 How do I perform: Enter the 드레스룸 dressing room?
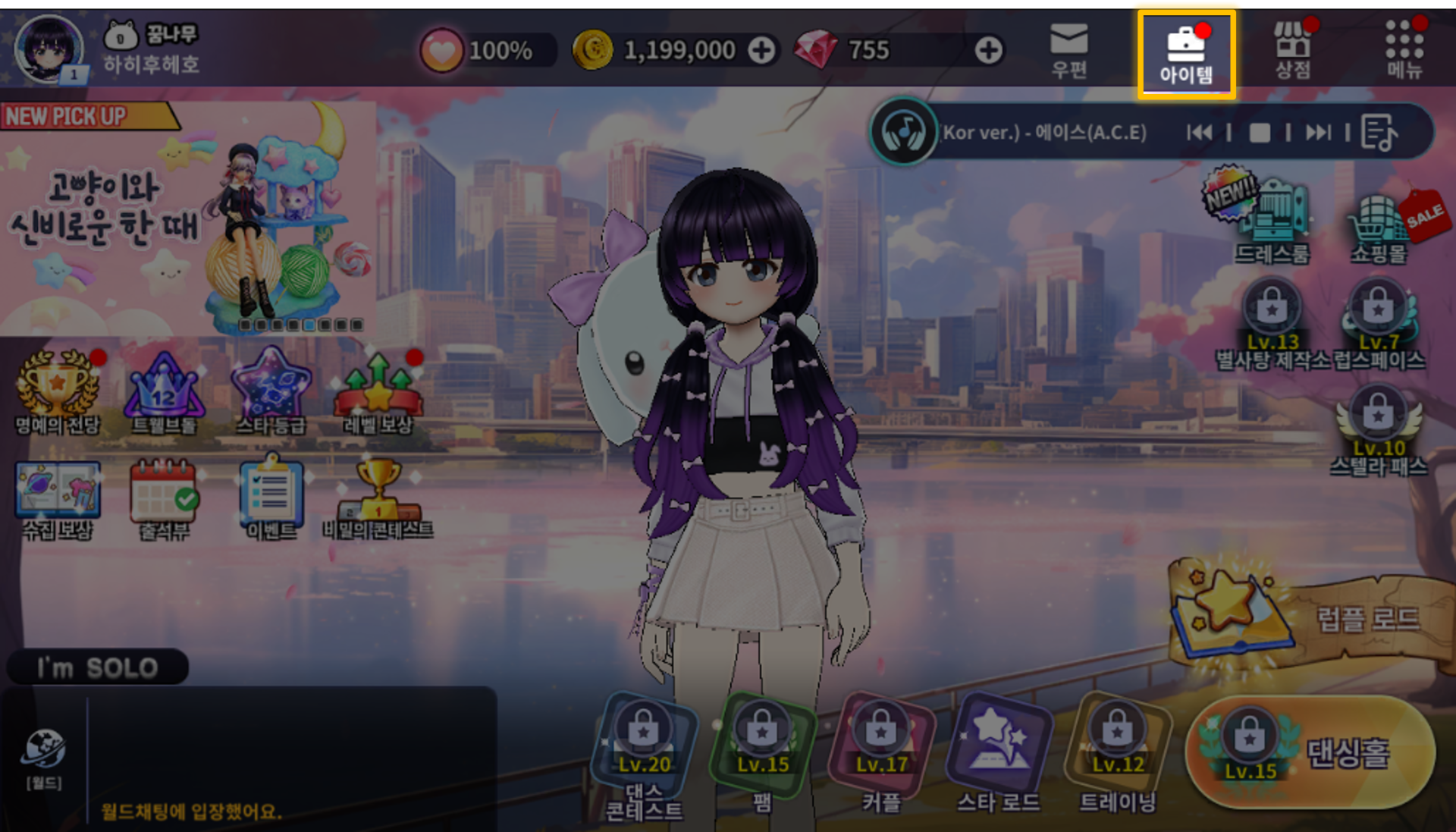pos(1272,220)
